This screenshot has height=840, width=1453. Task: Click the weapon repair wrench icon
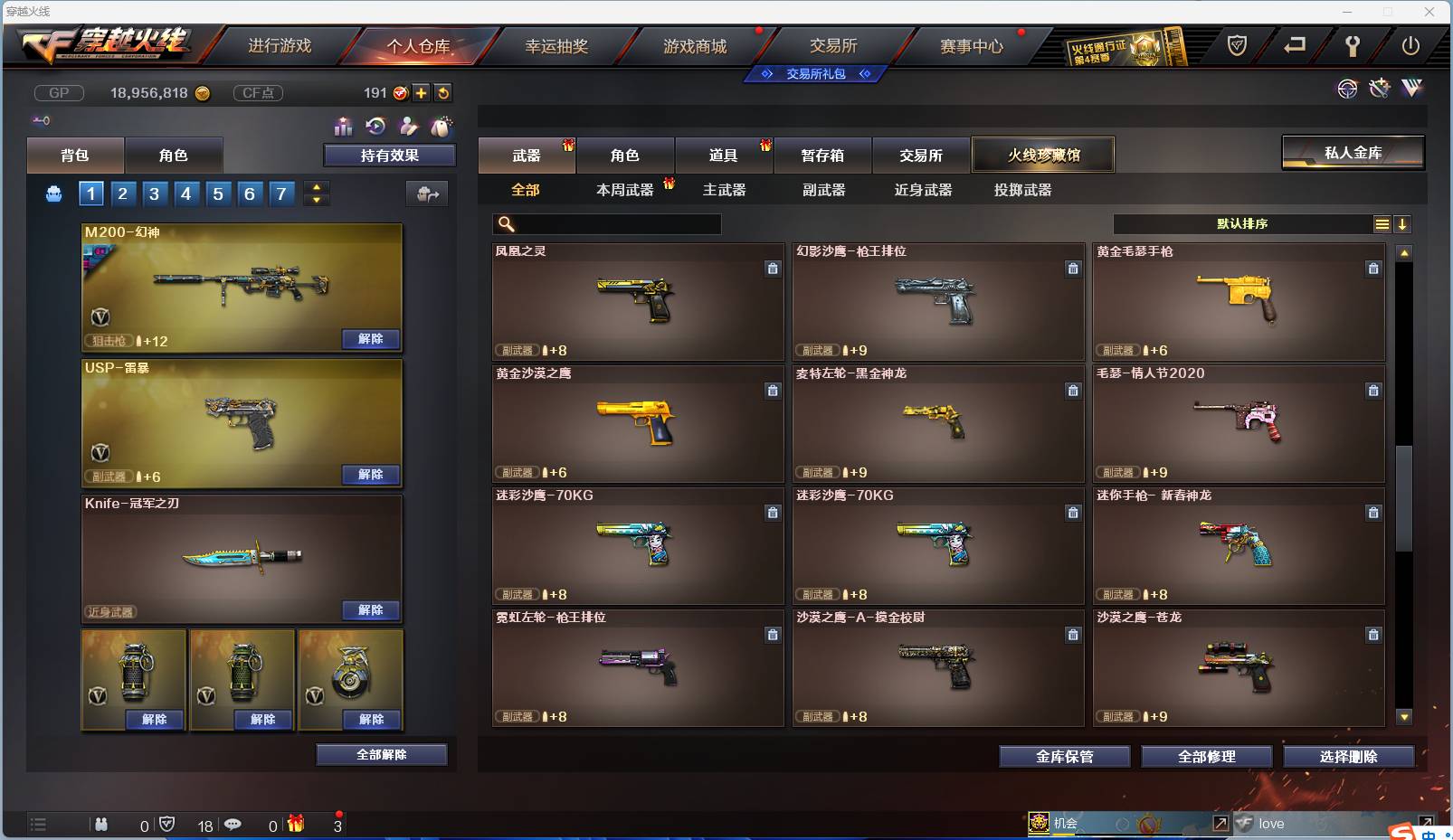pos(1379,89)
